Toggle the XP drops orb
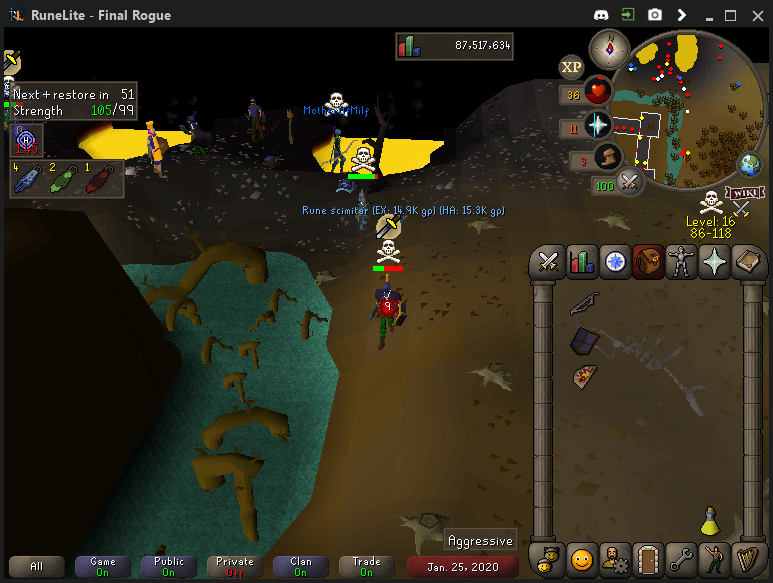 [571, 67]
